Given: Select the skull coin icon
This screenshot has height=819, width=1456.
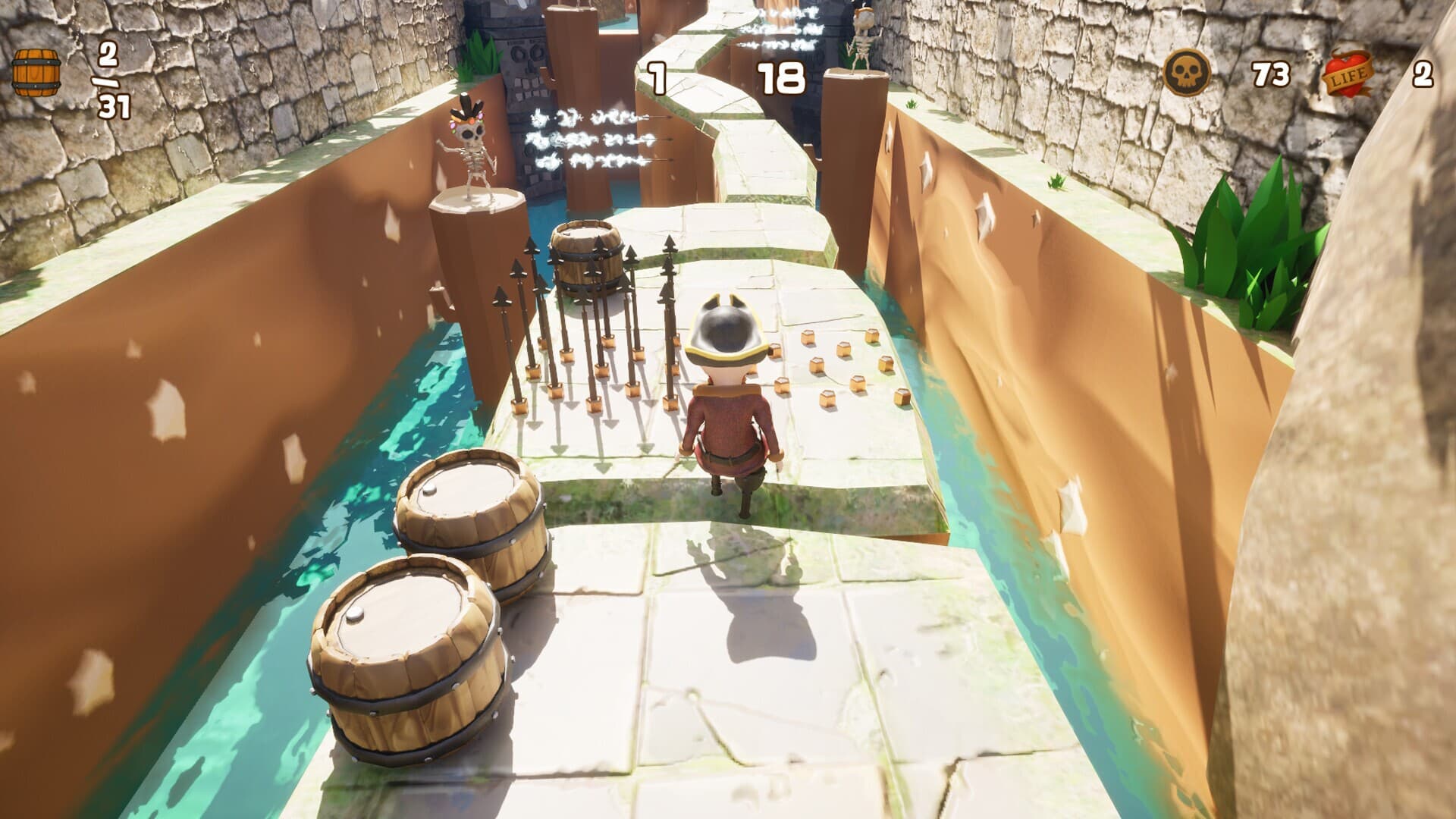Looking at the screenshot, I should (x=1187, y=73).
